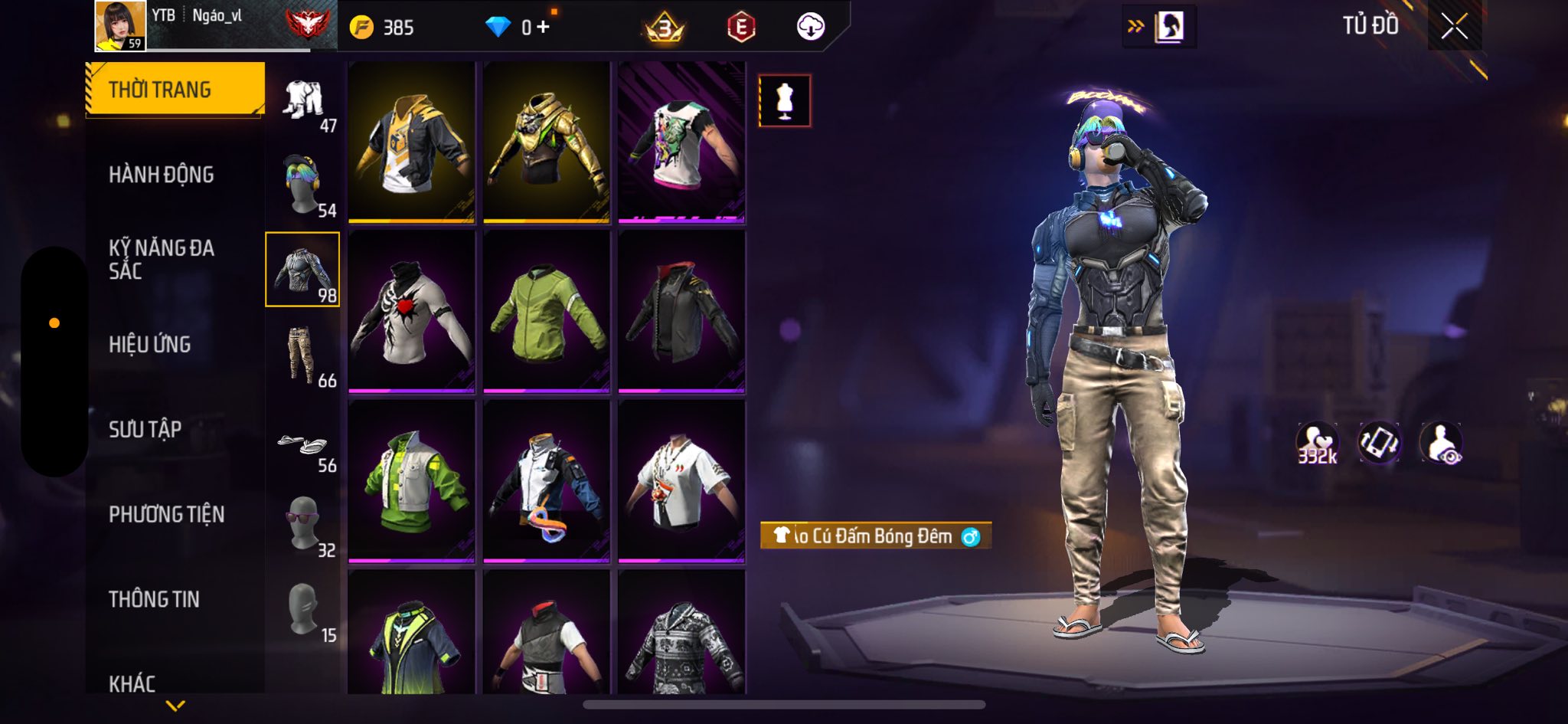Show the Thông Tin tab
Image resolution: width=1568 pixels, height=724 pixels.
click(x=154, y=599)
